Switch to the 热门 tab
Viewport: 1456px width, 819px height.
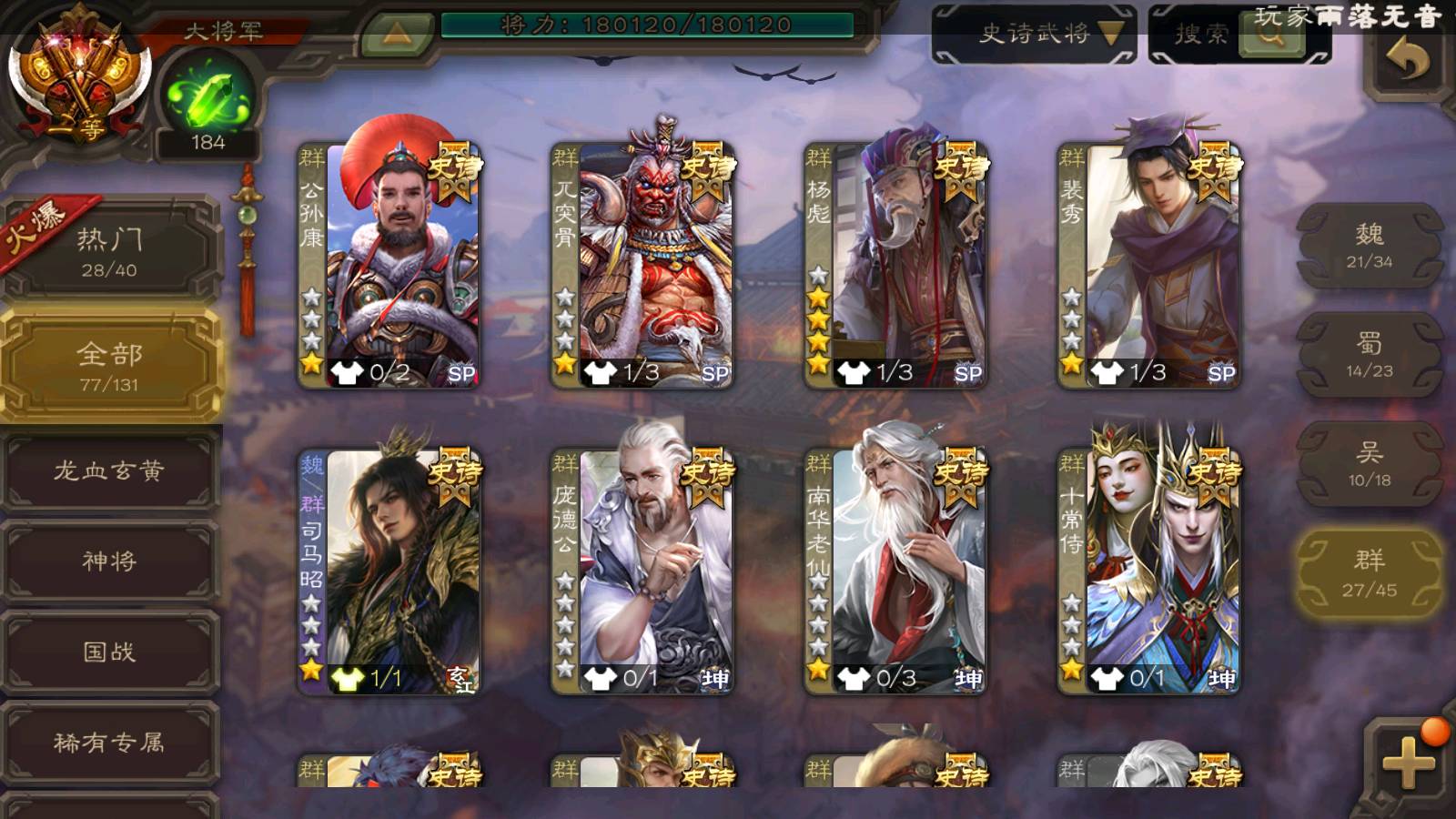[x=109, y=251]
